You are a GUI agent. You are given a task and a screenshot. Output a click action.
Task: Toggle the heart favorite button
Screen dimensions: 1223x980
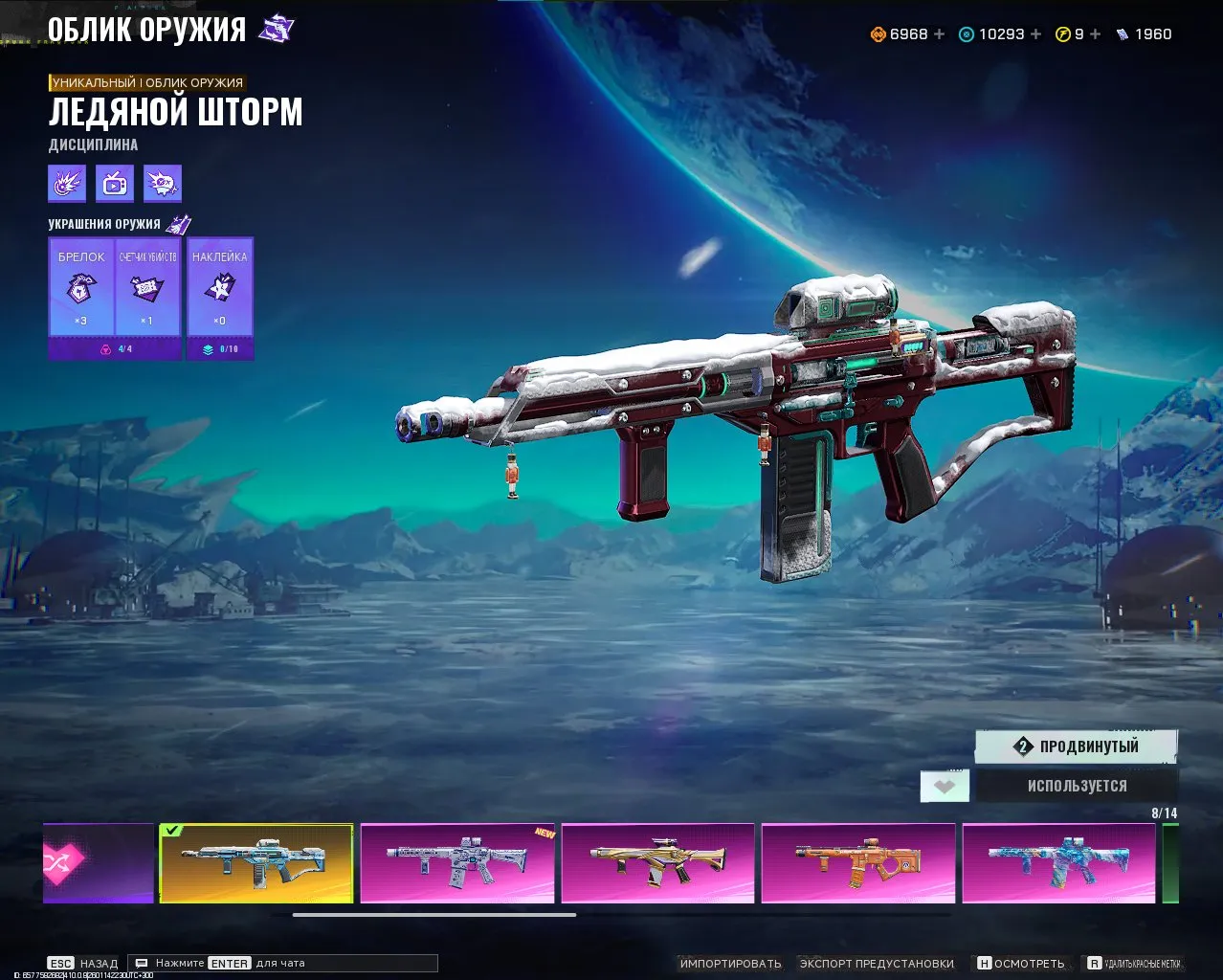point(945,787)
